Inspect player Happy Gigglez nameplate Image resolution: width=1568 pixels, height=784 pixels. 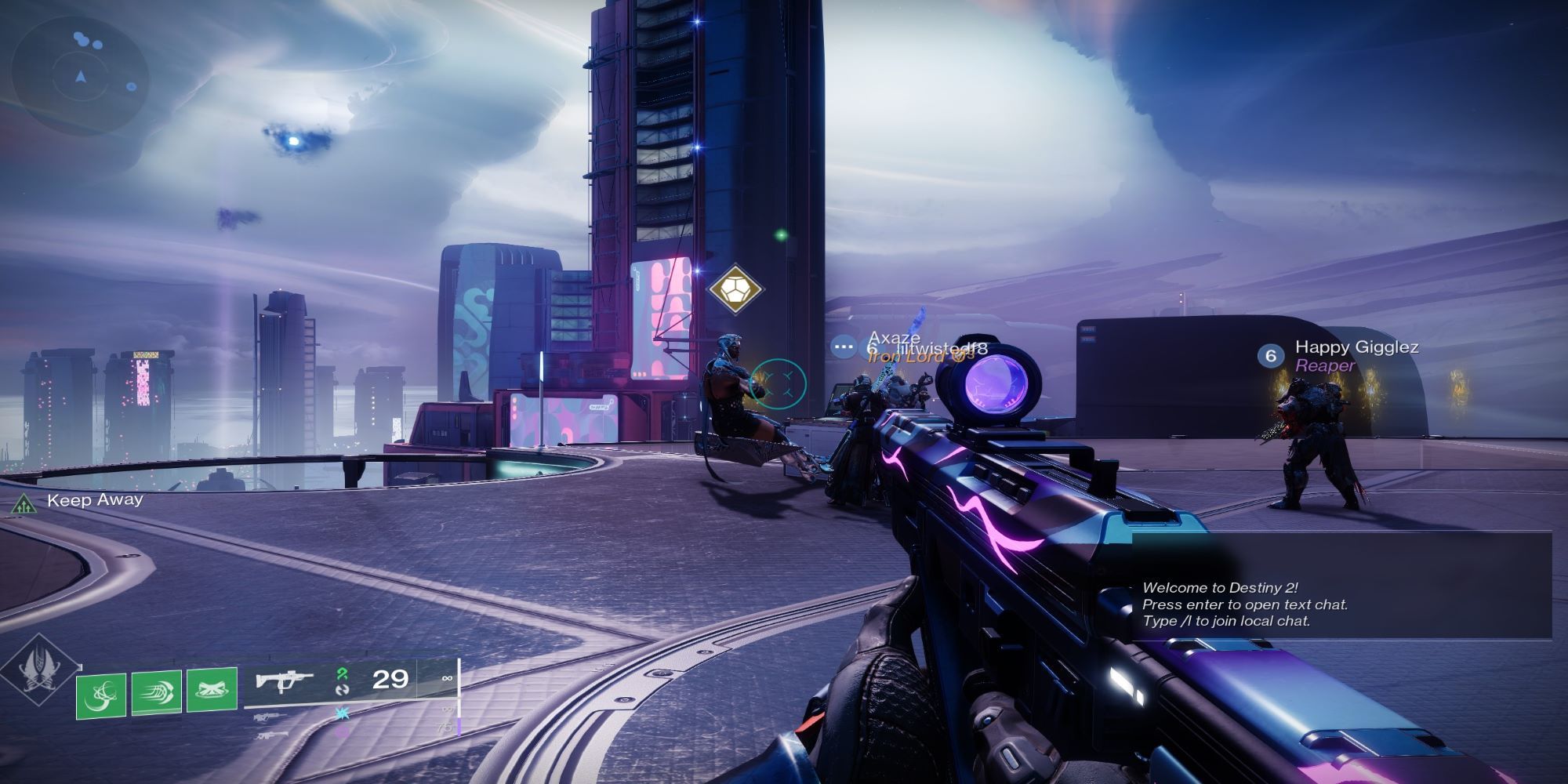tap(1356, 347)
